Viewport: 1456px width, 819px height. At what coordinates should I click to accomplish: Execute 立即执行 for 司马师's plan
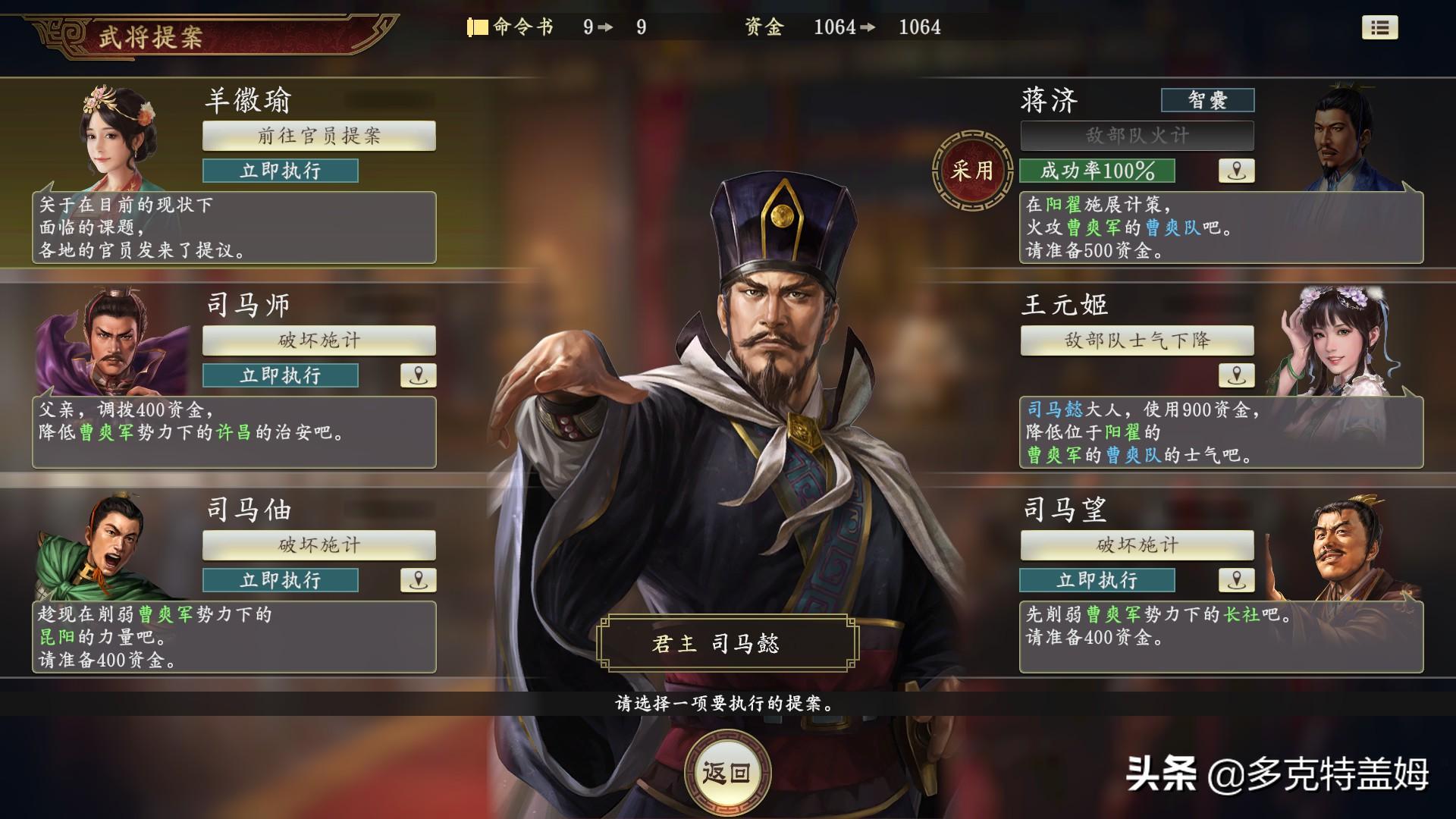click(x=279, y=375)
